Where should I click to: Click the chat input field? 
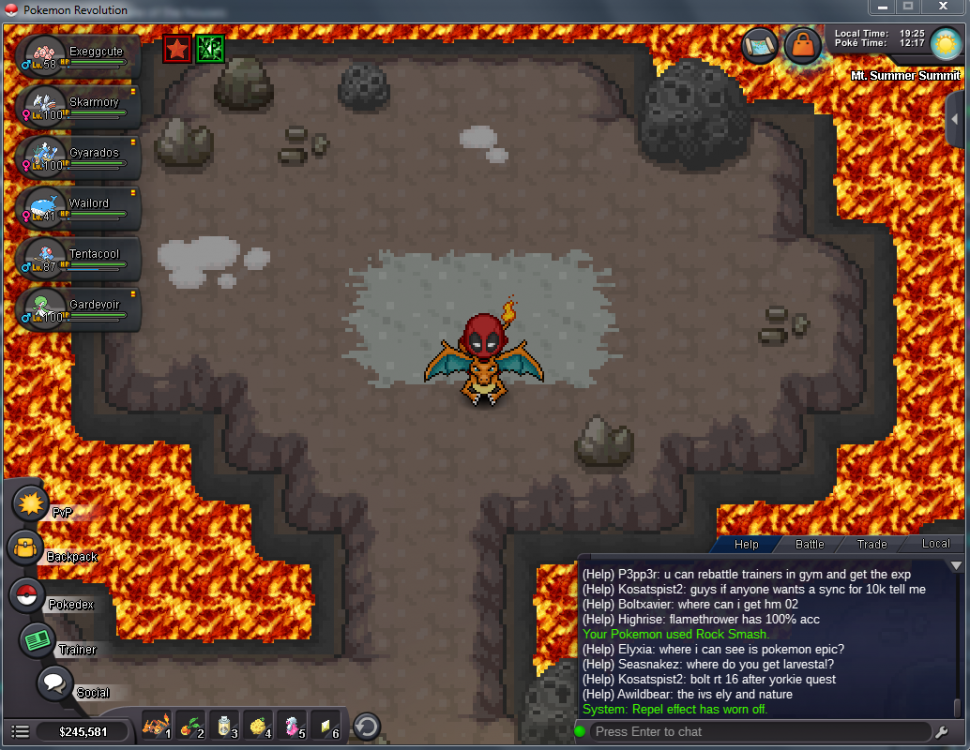coord(760,732)
